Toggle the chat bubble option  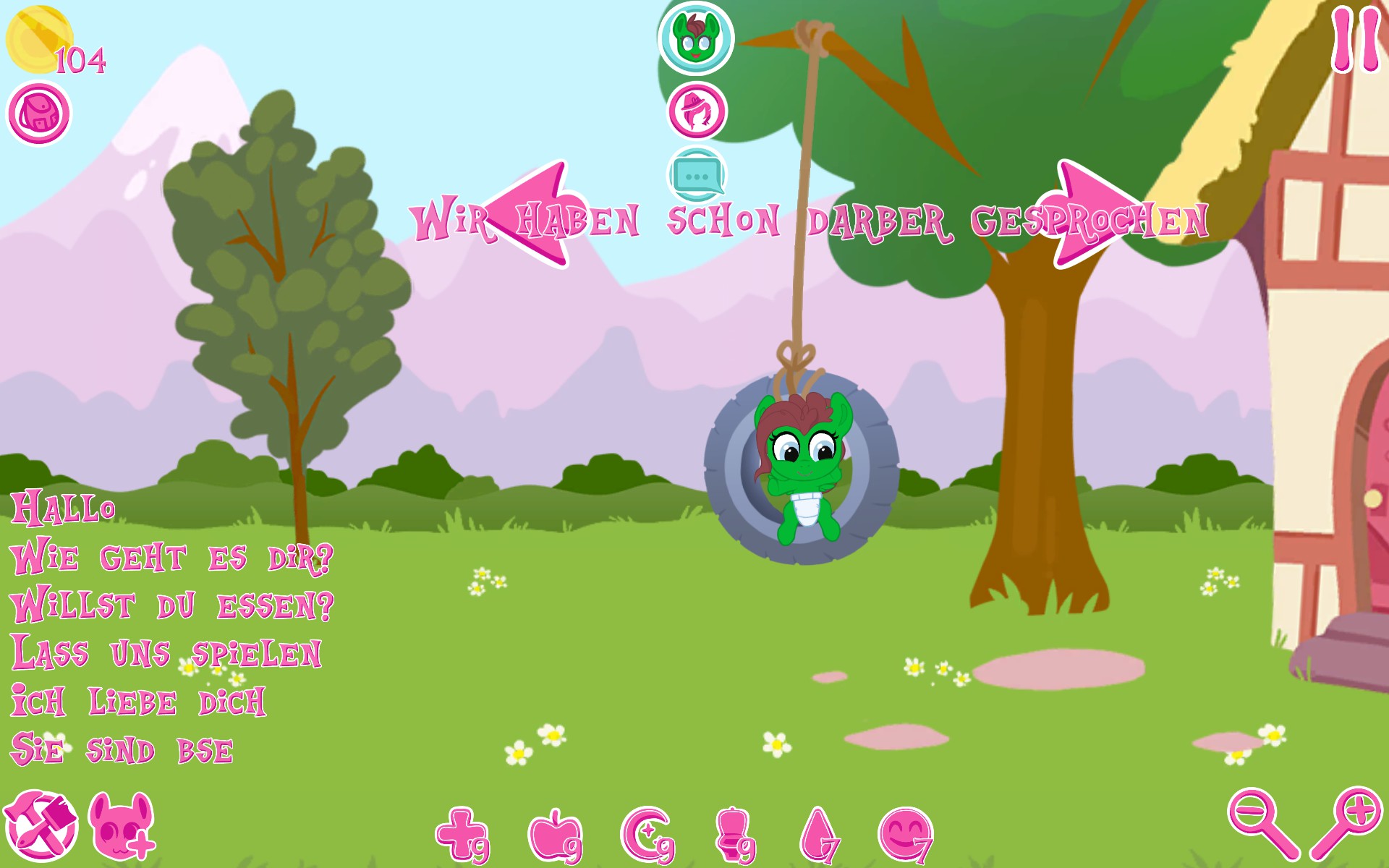(697, 174)
